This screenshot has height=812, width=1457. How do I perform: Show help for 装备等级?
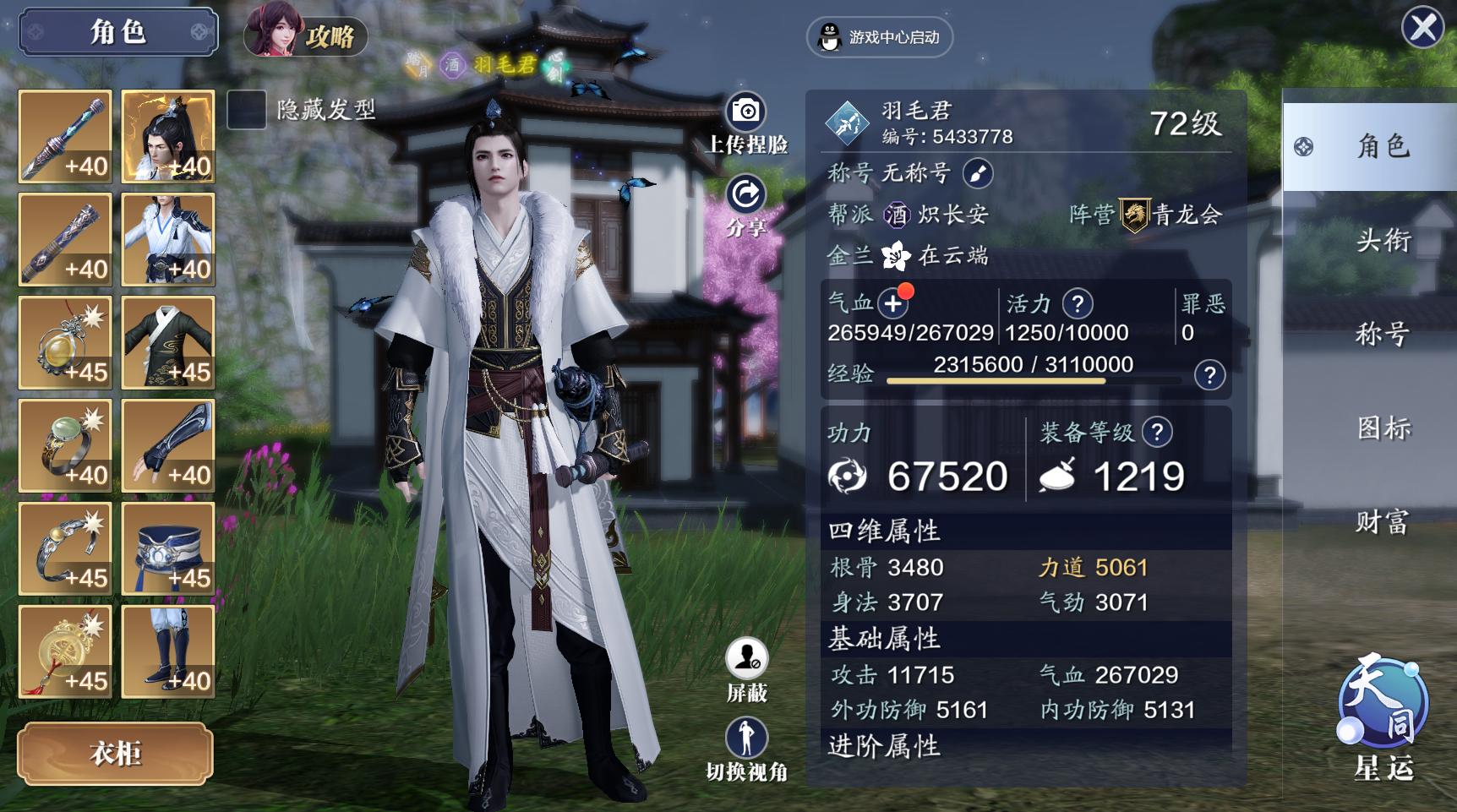point(1157,433)
